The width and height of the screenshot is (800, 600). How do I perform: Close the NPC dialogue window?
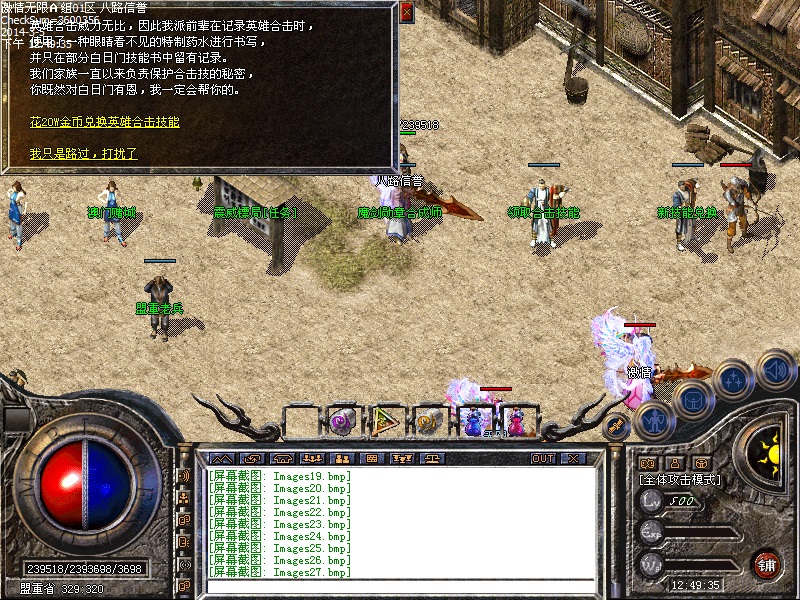coord(406,13)
